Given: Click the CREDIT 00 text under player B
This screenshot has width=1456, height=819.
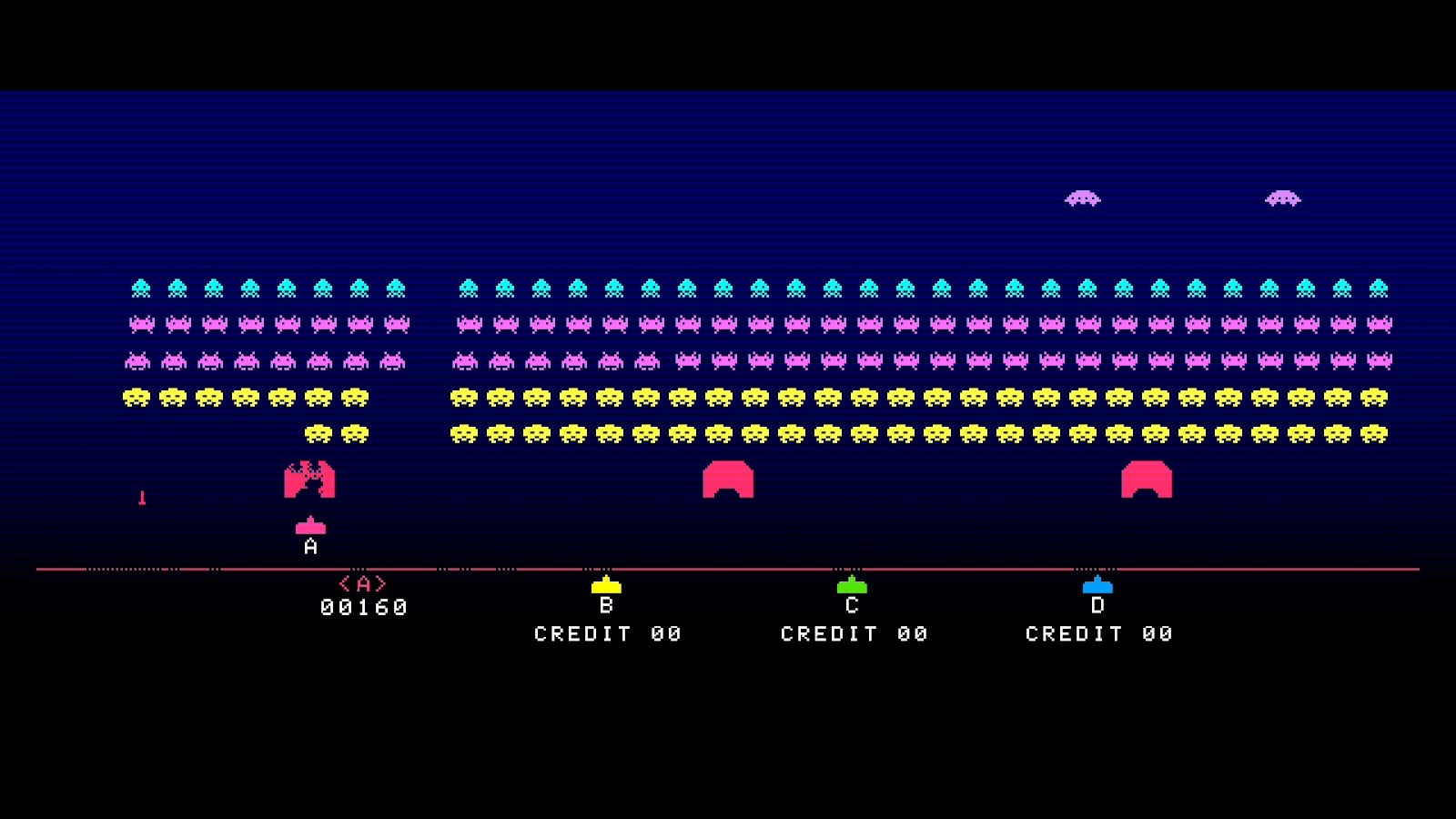Looking at the screenshot, I should (x=608, y=632).
